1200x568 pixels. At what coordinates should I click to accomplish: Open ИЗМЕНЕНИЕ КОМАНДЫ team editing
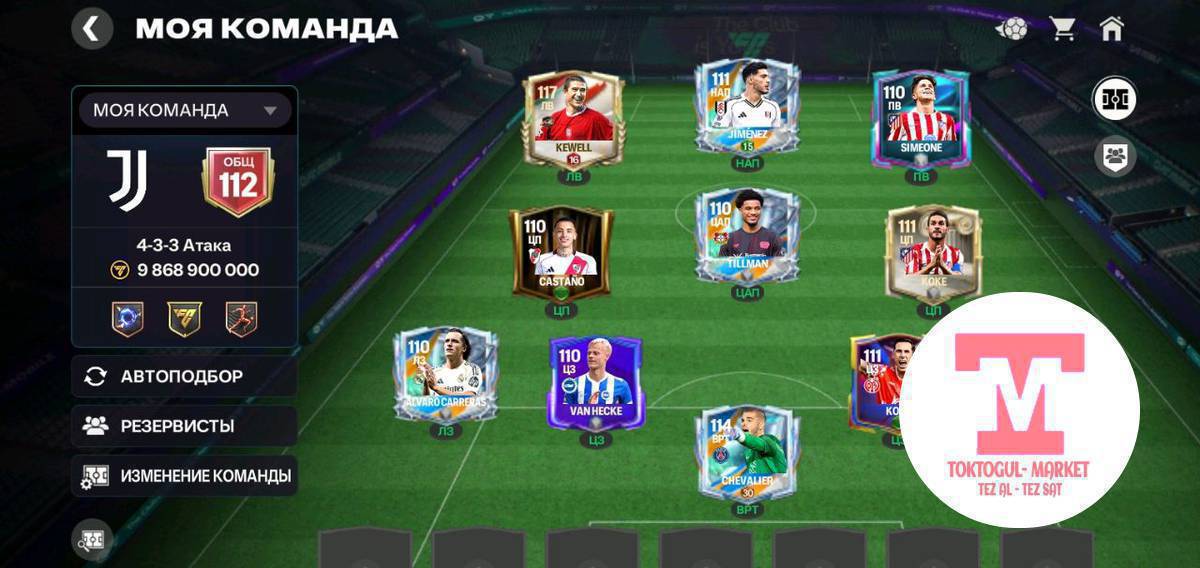click(x=184, y=476)
